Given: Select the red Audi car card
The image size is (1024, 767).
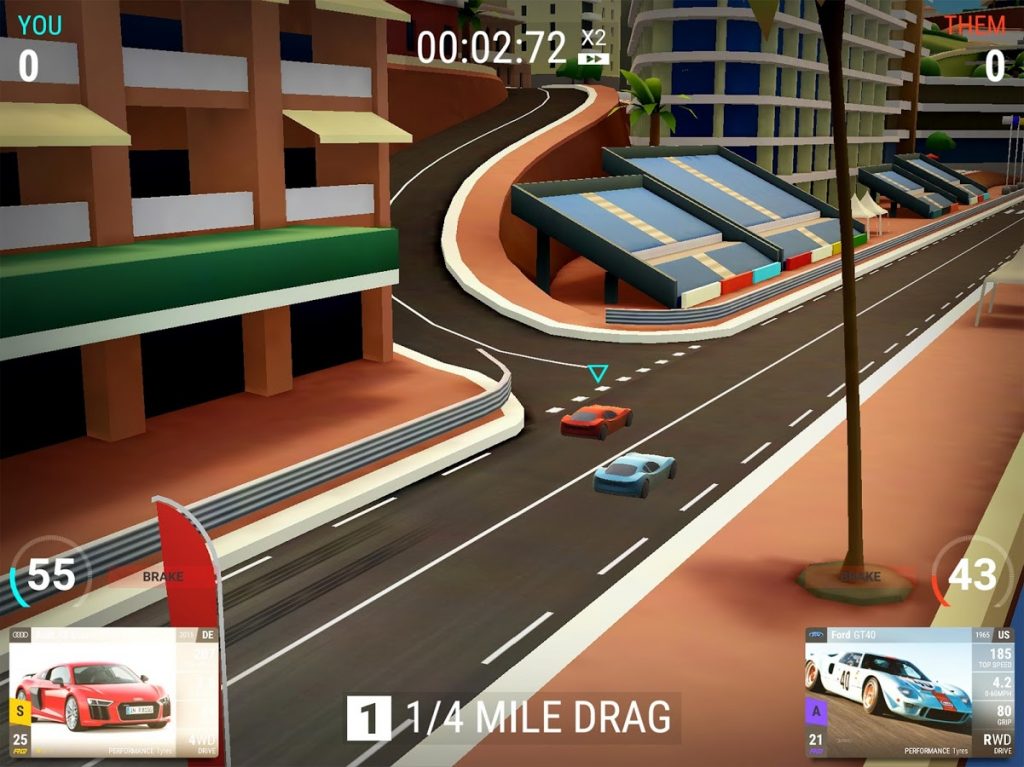Looking at the screenshot, I should click(x=112, y=692).
